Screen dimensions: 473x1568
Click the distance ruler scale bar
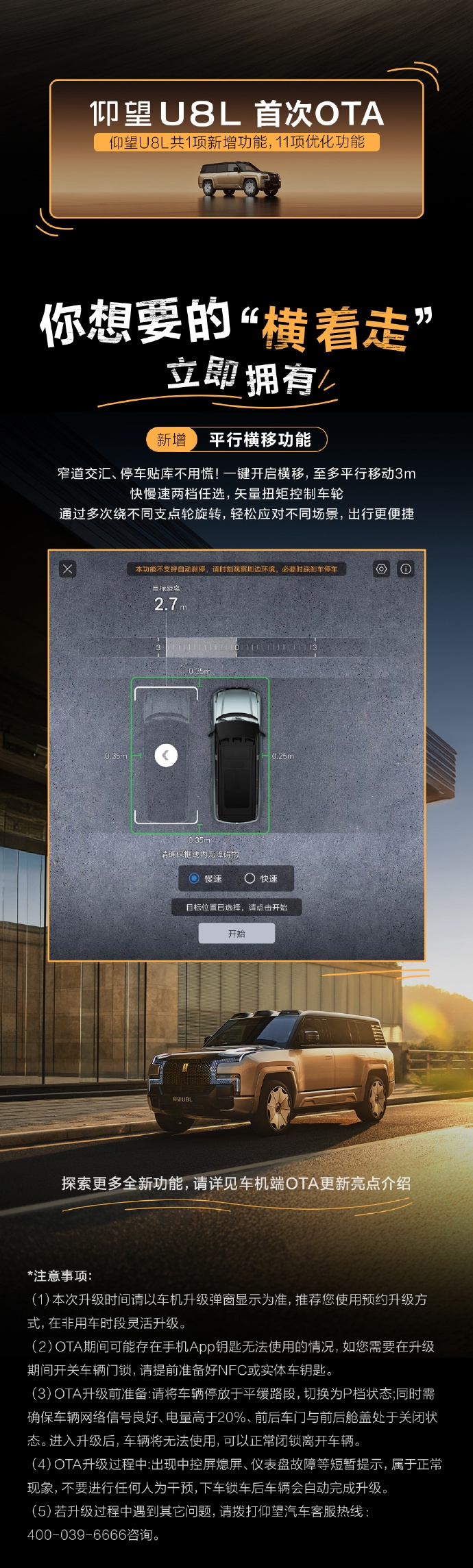tap(236, 647)
